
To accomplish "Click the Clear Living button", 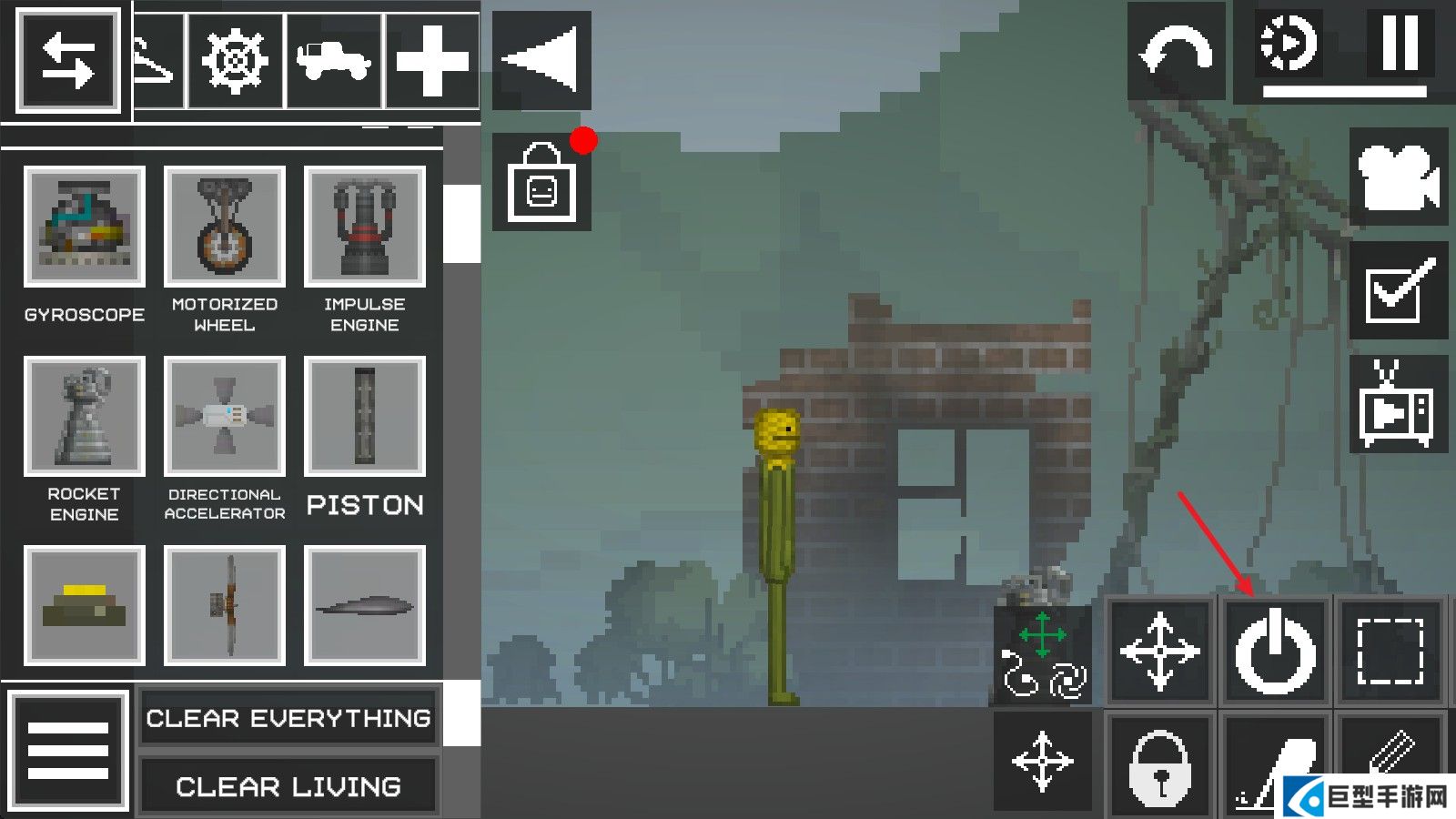I will pos(288,786).
